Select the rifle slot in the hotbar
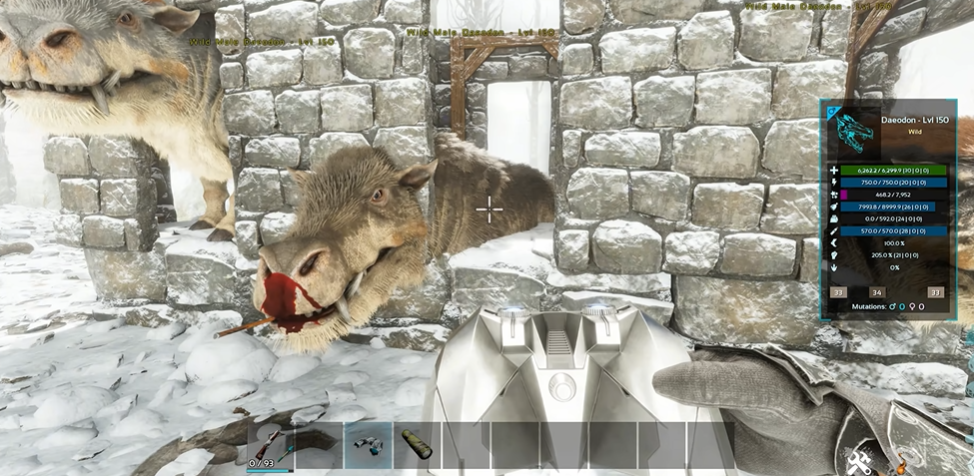Screen dimensions: 974x476 [270, 442]
